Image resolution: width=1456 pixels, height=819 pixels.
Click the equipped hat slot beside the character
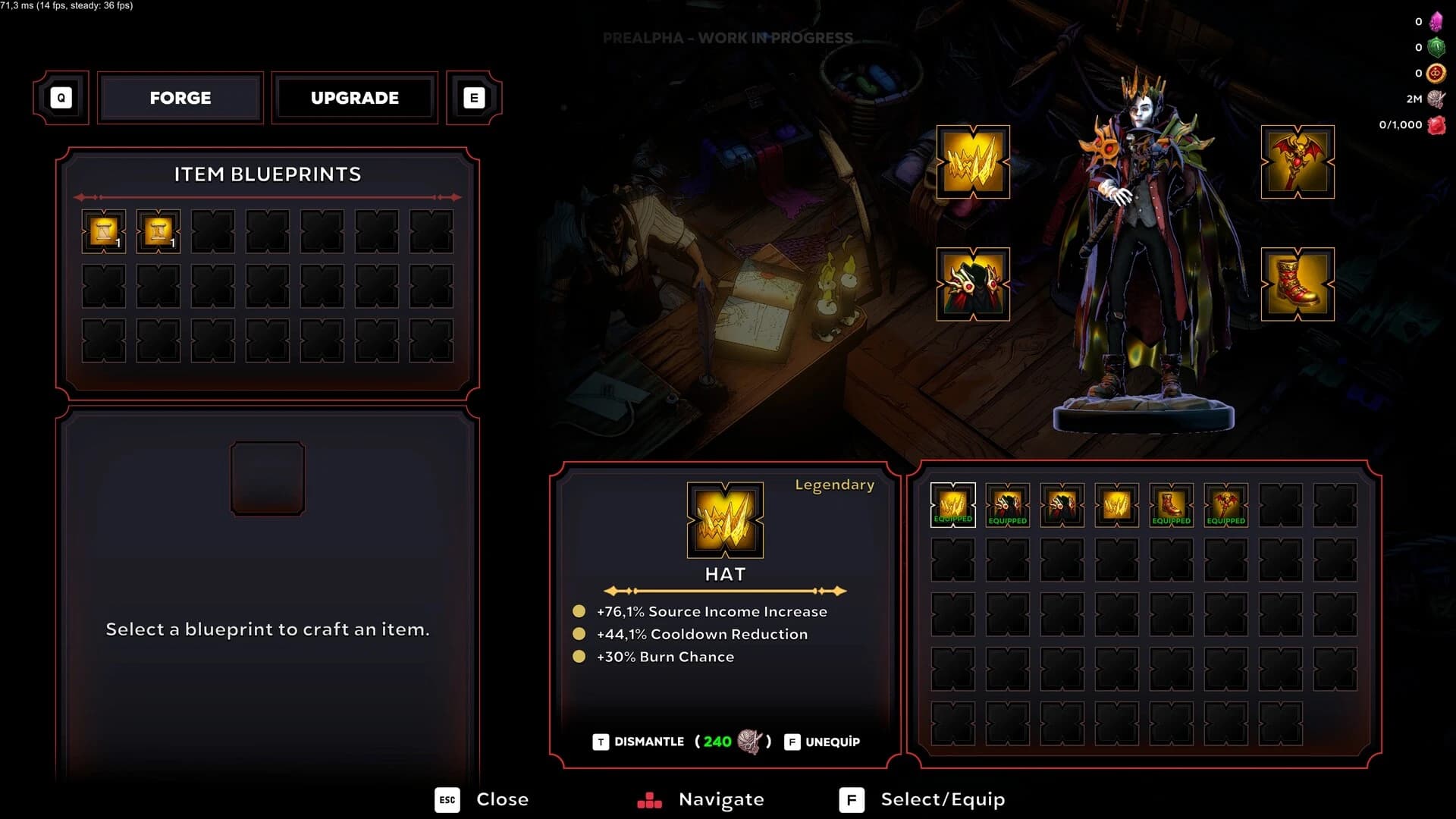pyautogui.click(x=972, y=163)
